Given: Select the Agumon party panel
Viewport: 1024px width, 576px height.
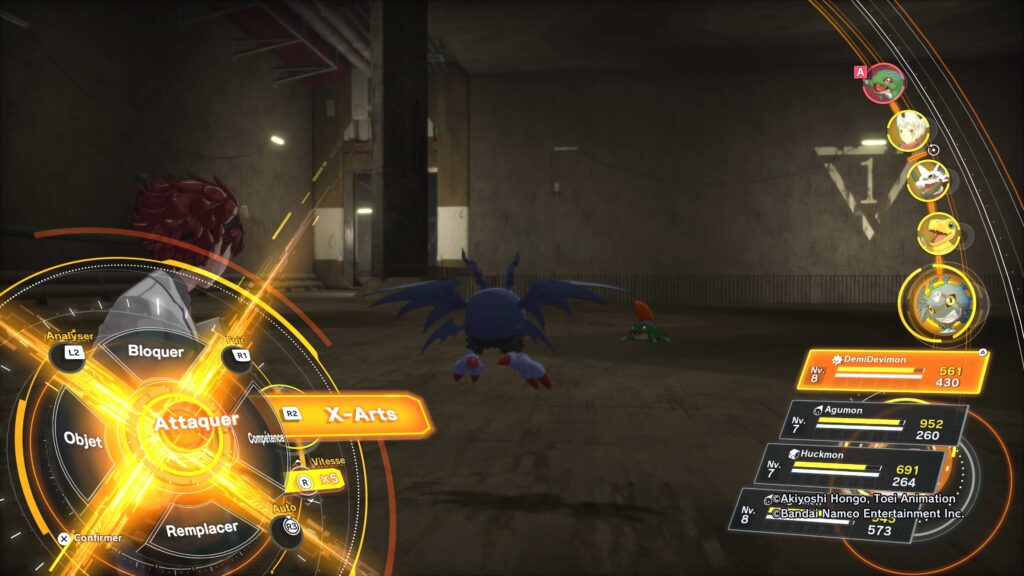Looking at the screenshot, I should (878, 422).
